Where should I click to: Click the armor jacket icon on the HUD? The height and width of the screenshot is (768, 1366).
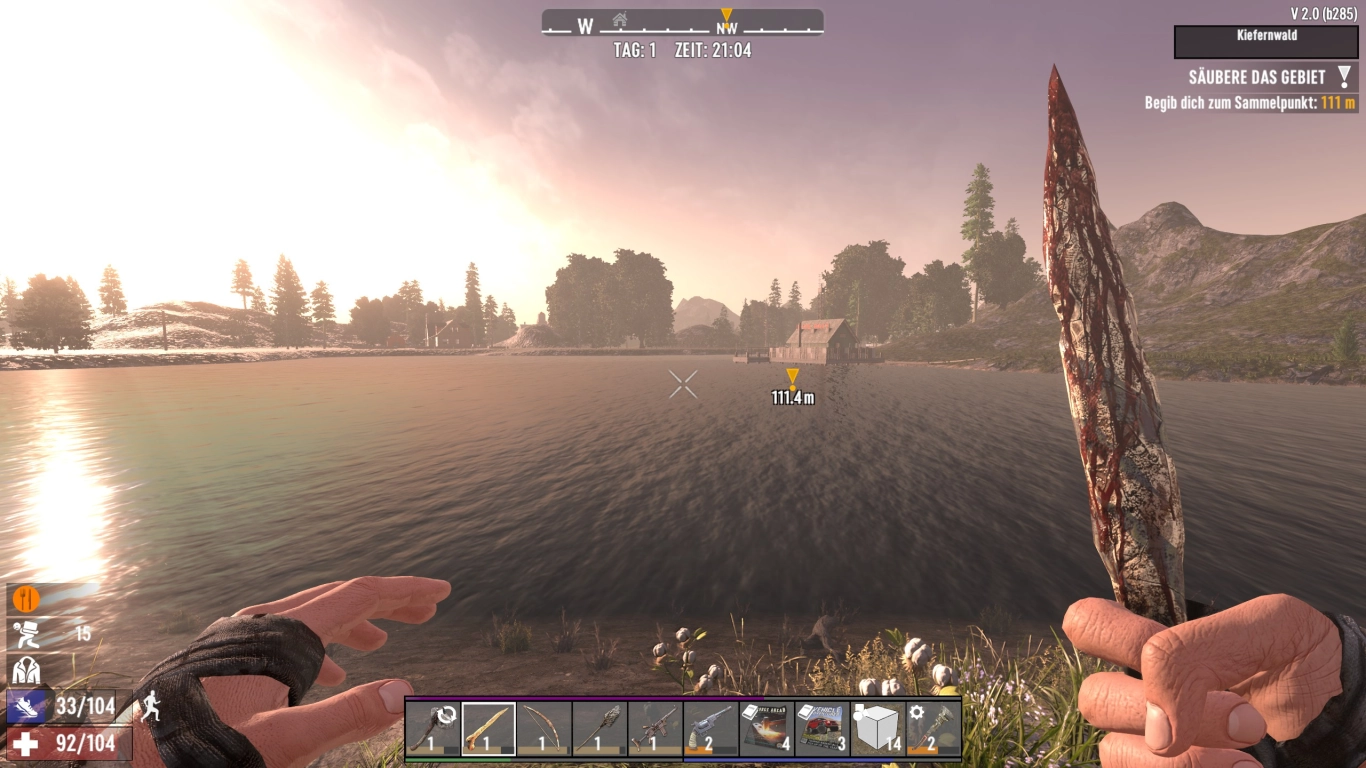point(25,669)
